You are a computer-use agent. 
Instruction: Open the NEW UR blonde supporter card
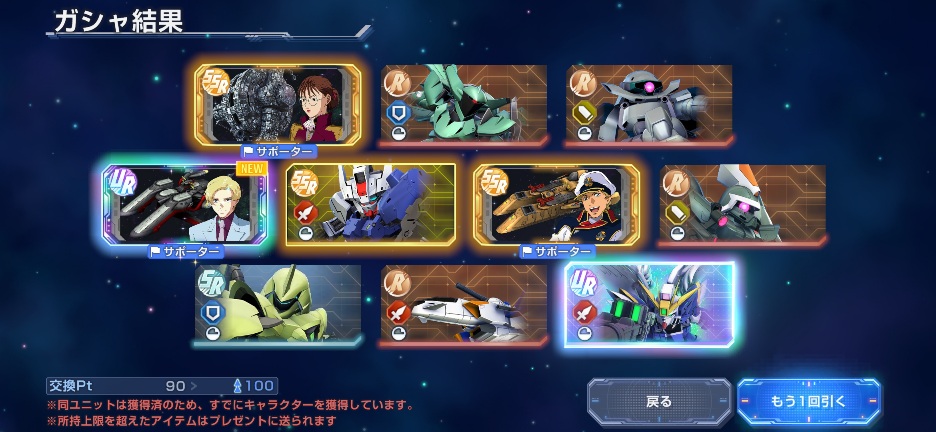click(x=185, y=204)
